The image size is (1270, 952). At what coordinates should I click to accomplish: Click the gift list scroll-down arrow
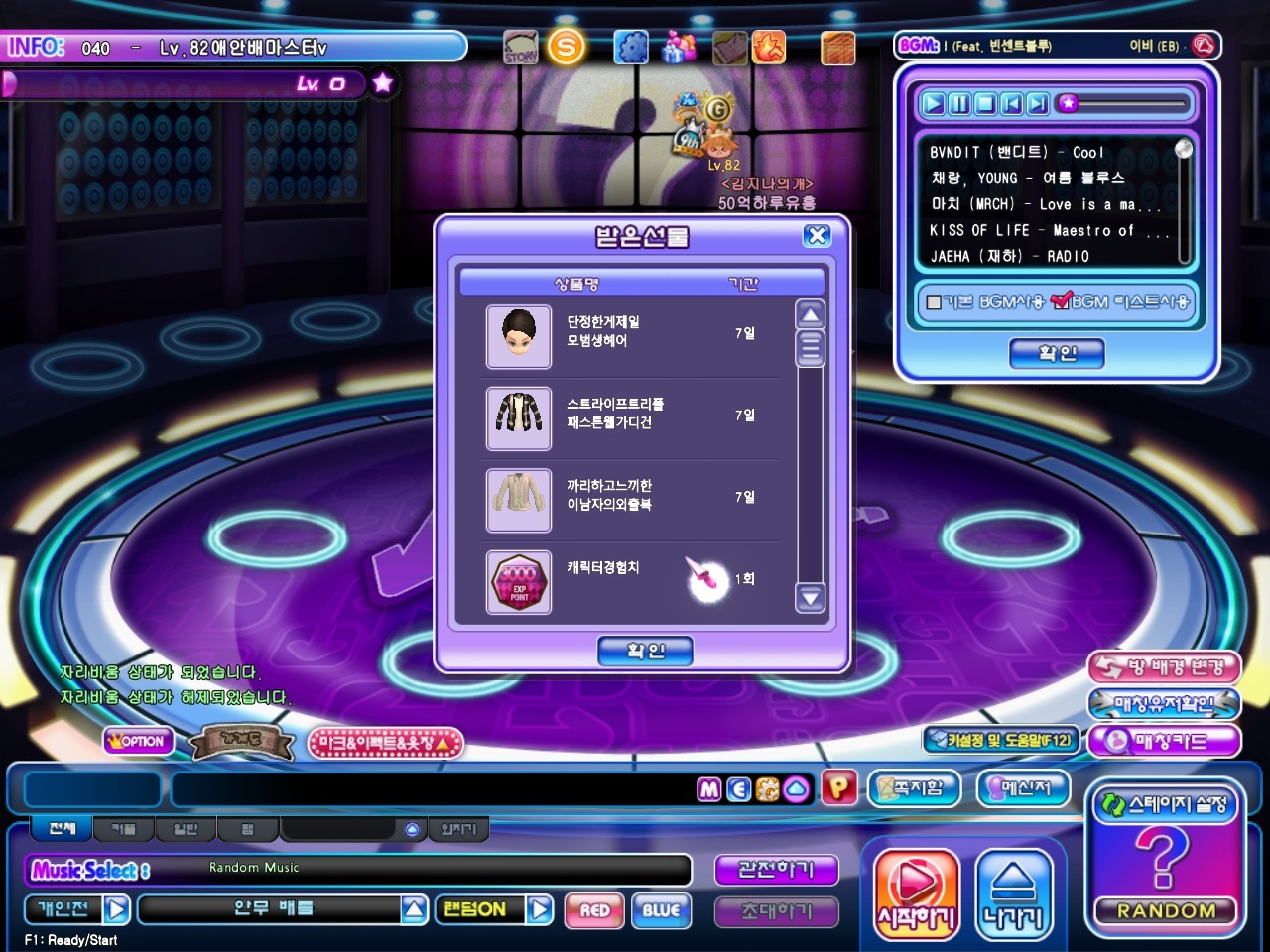811,597
